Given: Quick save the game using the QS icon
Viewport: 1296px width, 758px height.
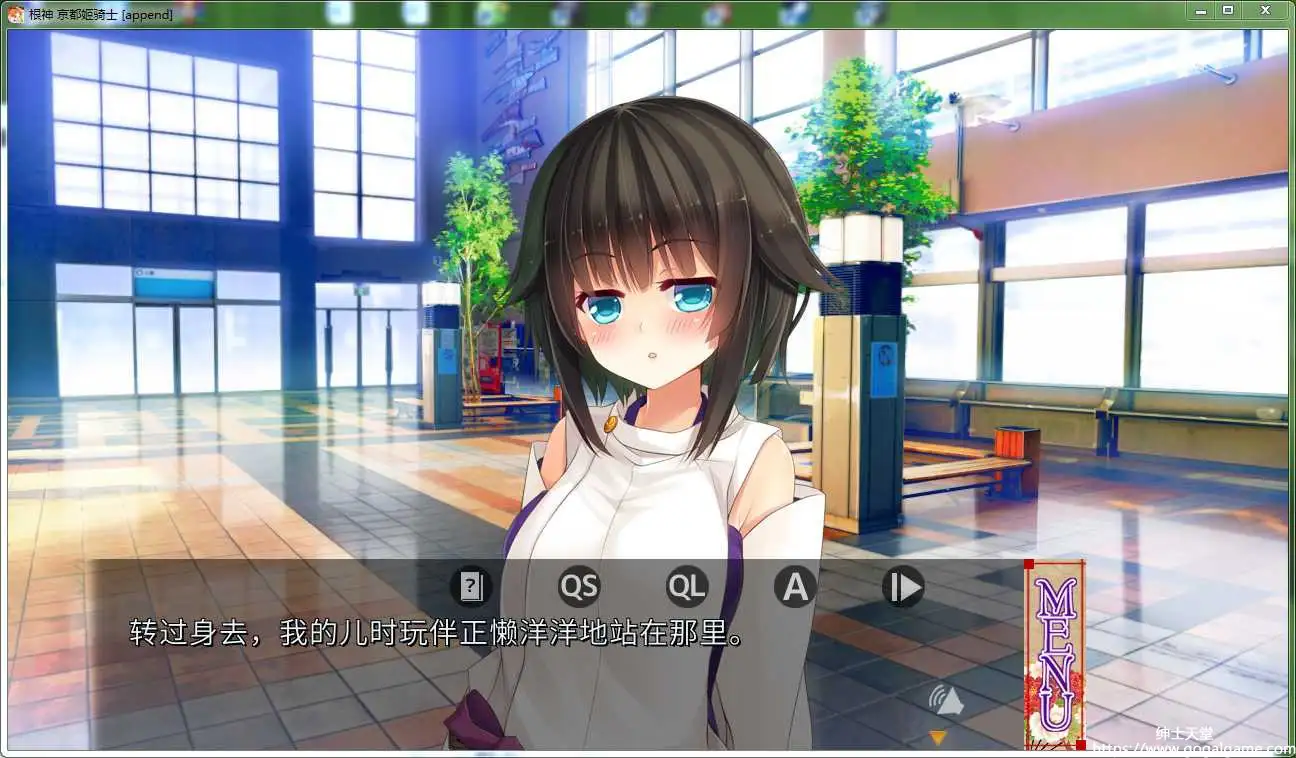Looking at the screenshot, I should coord(580,587).
